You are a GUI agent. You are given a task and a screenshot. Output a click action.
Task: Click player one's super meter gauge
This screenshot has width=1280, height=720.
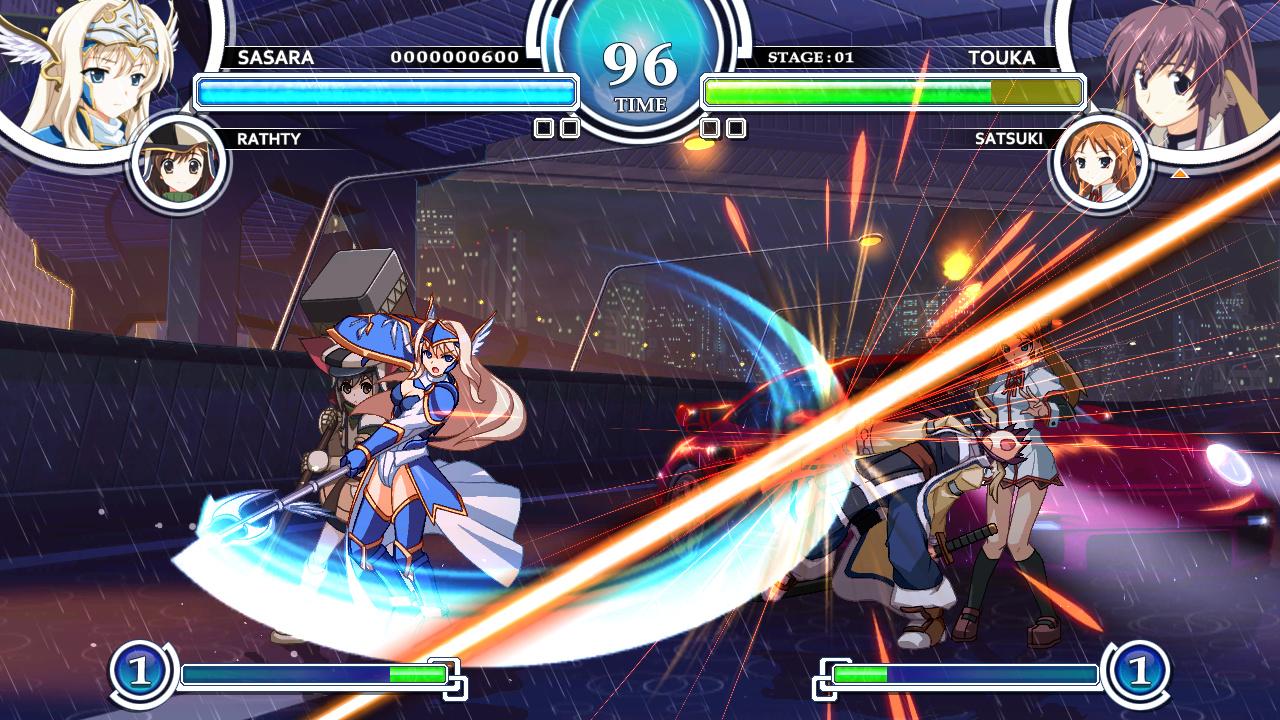[305, 673]
